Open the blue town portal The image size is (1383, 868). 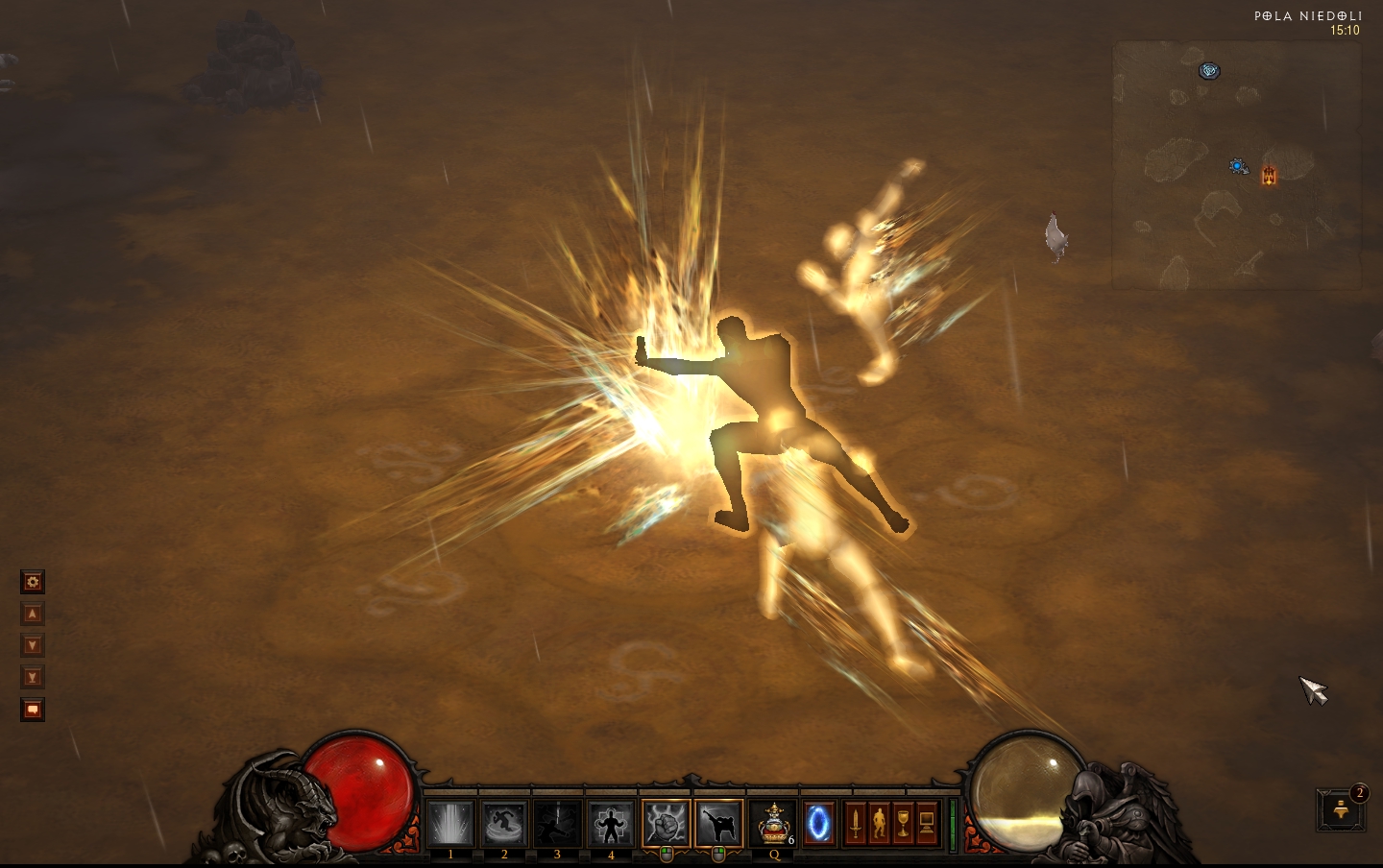[818, 824]
